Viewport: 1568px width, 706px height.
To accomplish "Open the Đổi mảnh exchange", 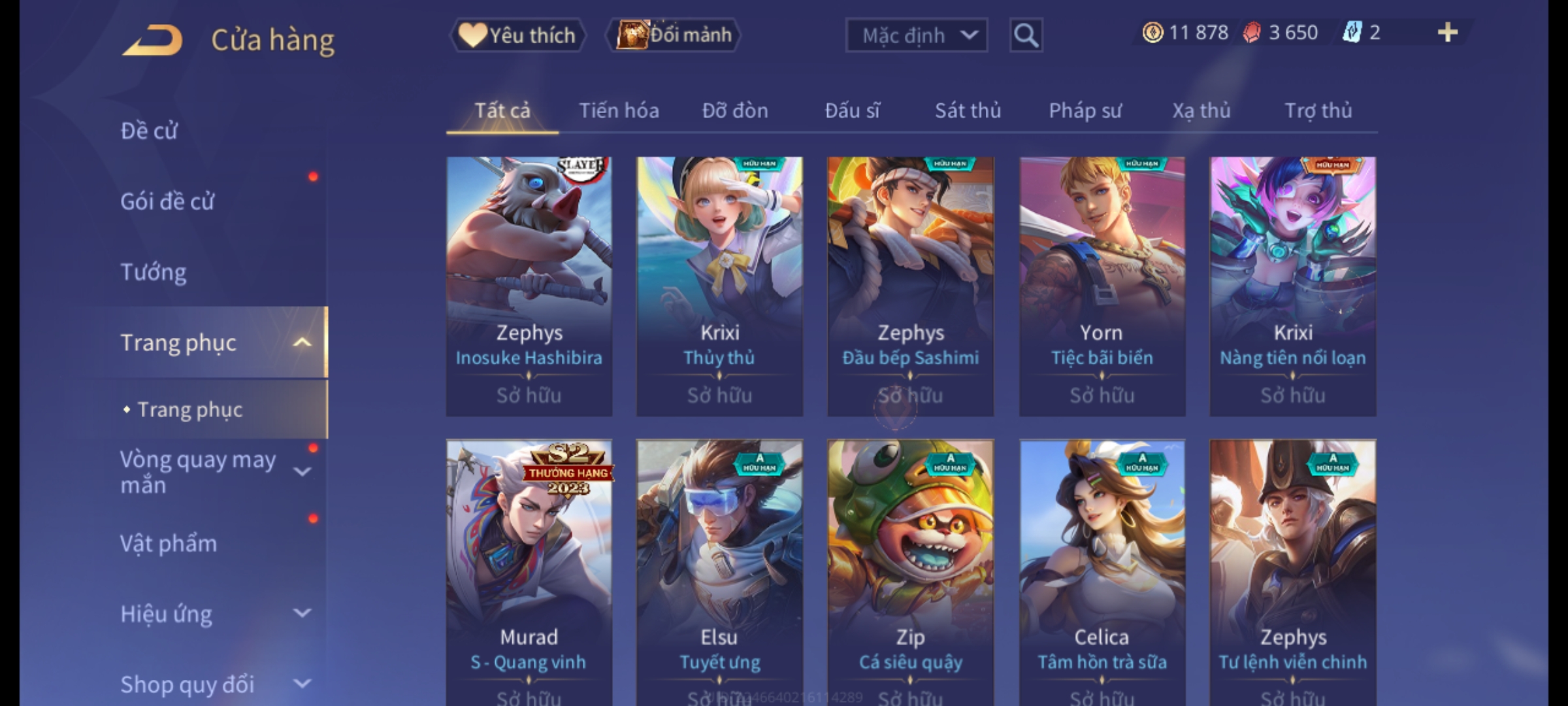I will [x=674, y=35].
